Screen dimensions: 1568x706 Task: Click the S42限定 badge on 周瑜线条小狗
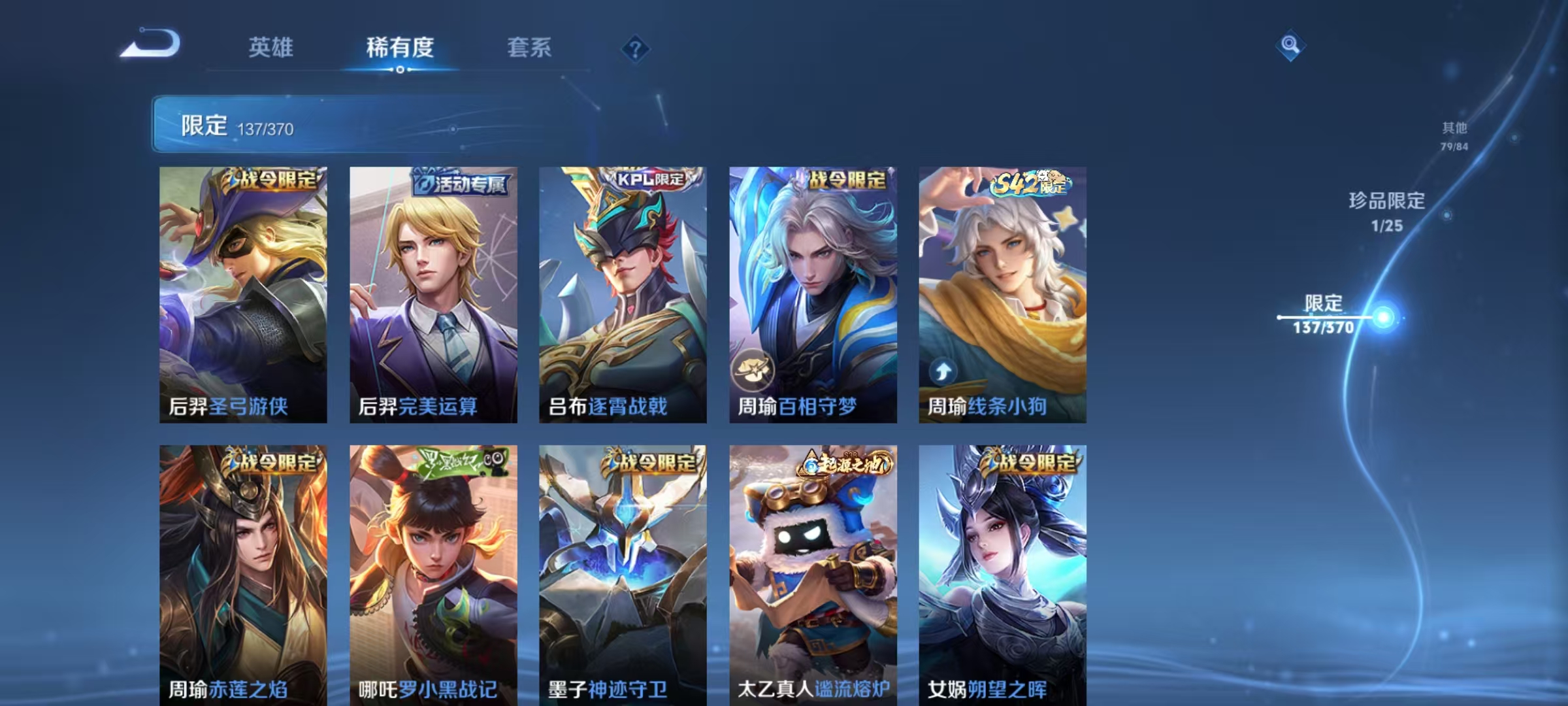[x=1031, y=186]
